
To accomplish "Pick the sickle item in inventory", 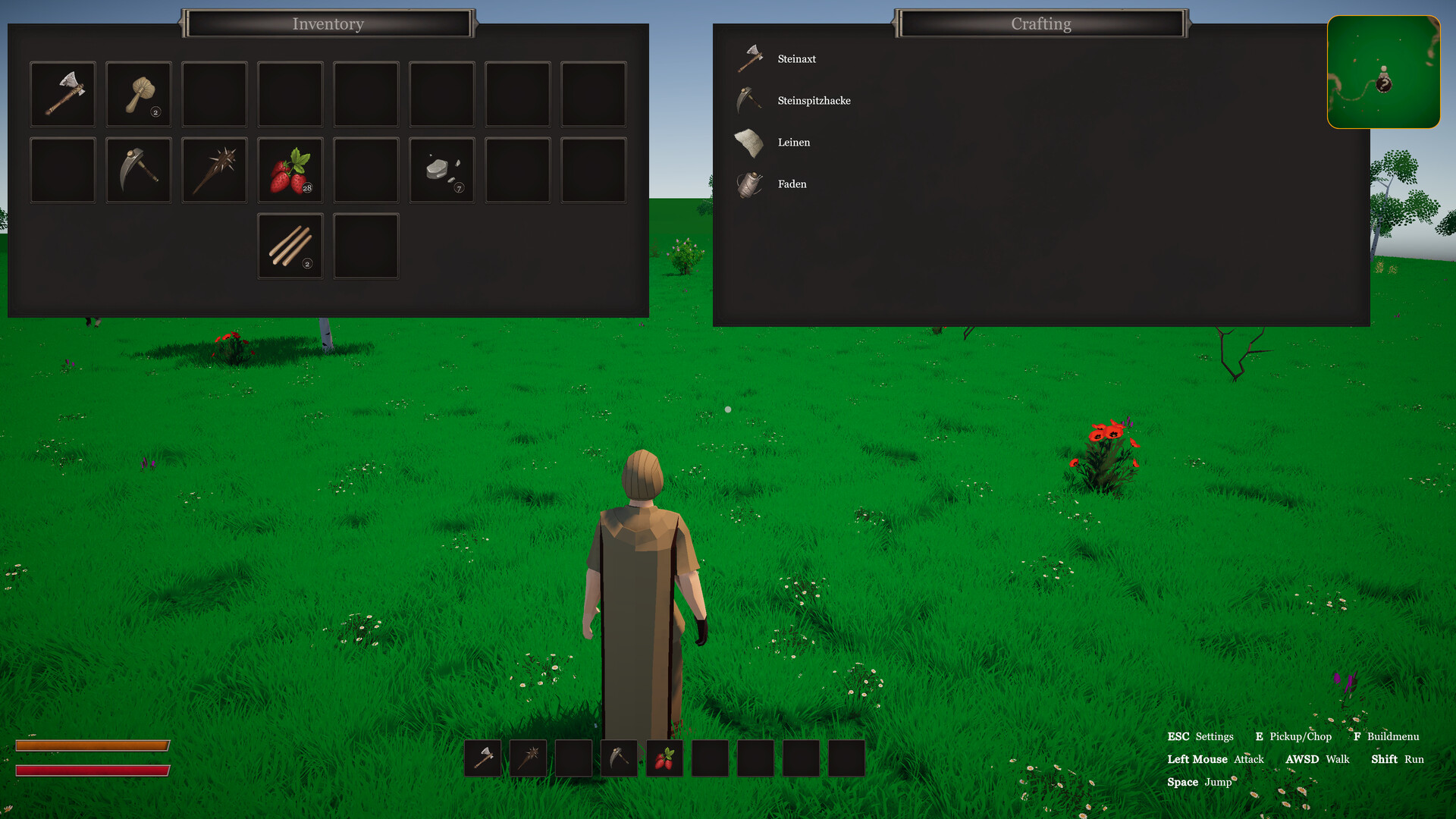I will (x=138, y=169).
